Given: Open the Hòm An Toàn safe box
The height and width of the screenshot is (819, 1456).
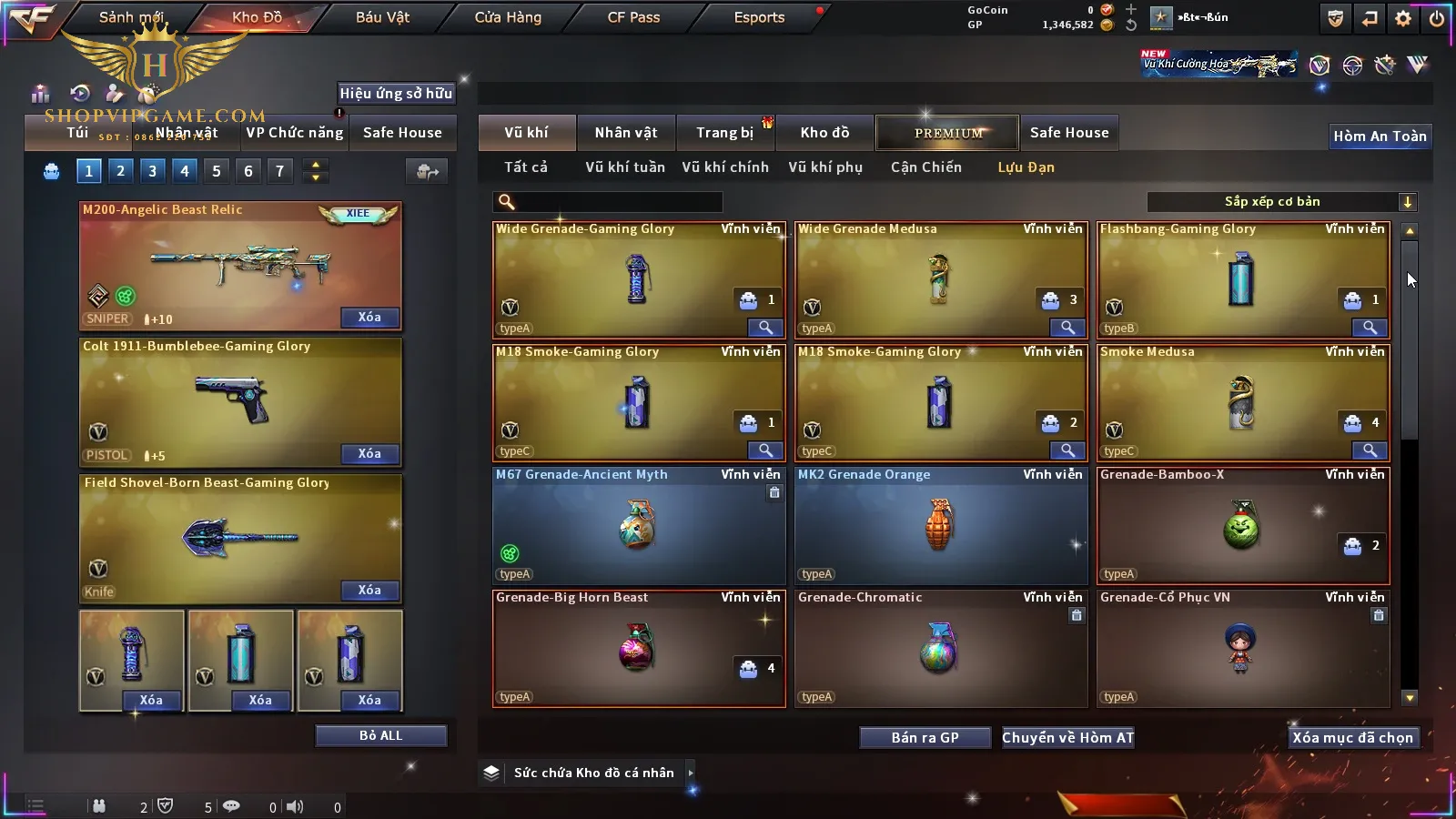Looking at the screenshot, I should point(1380,136).
